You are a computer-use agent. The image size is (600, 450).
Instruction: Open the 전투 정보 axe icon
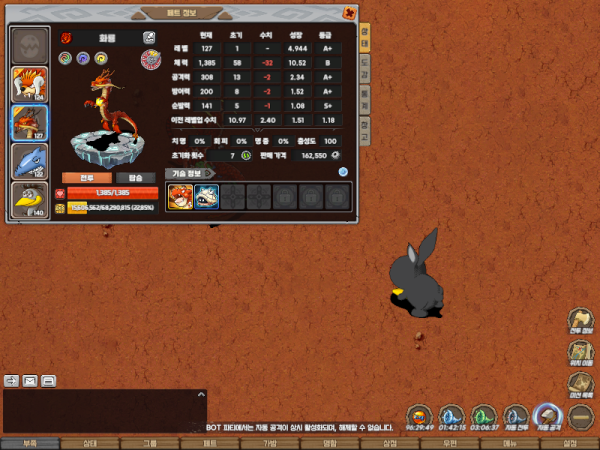click(581, 323)
